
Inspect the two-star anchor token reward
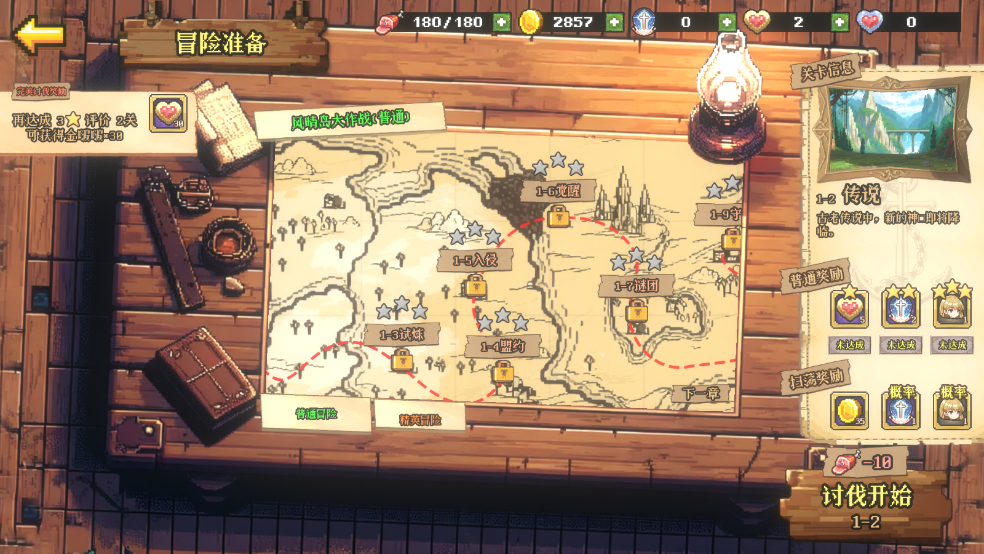click(900, 310)
